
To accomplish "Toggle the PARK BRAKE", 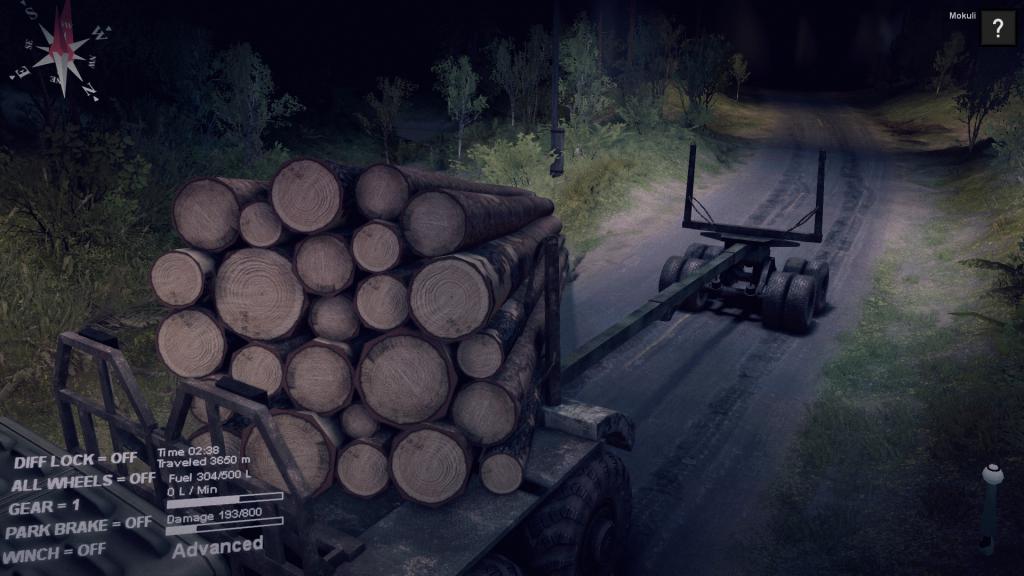I will [78, 526].
